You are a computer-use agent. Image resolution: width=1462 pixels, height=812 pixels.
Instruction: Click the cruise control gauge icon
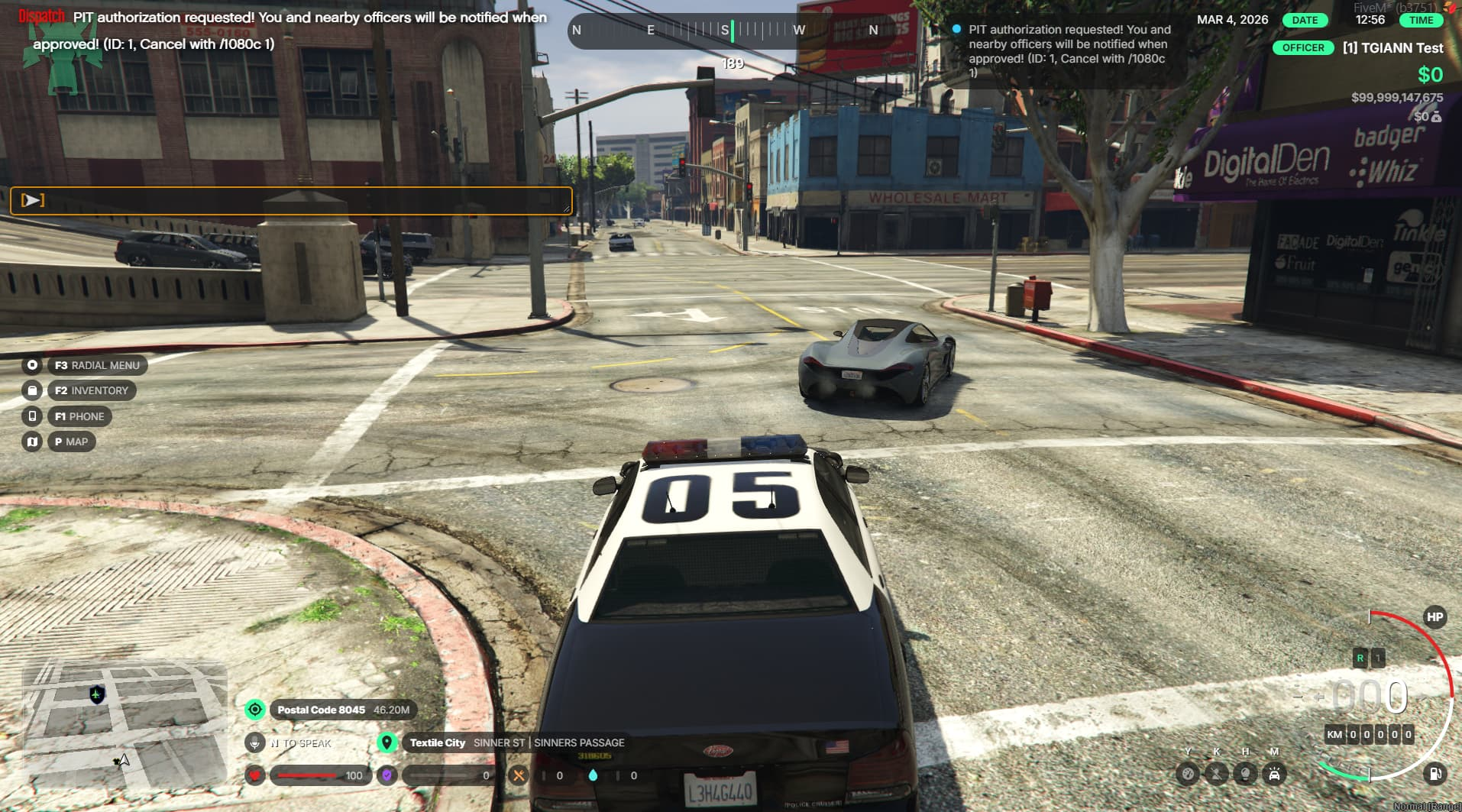pyautogui.click(x=1187, y=775)
